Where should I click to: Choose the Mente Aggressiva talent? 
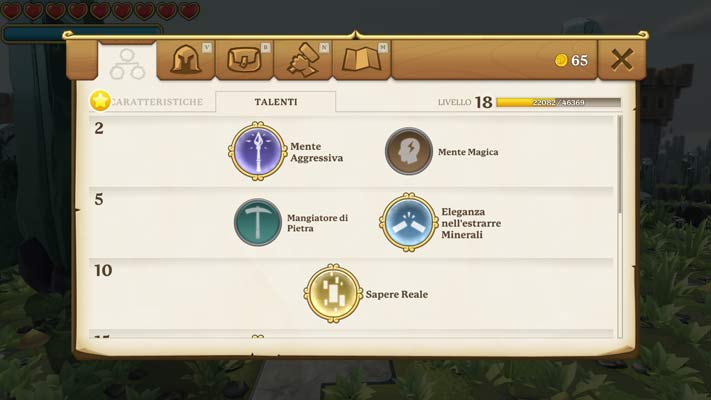point(259,151)
